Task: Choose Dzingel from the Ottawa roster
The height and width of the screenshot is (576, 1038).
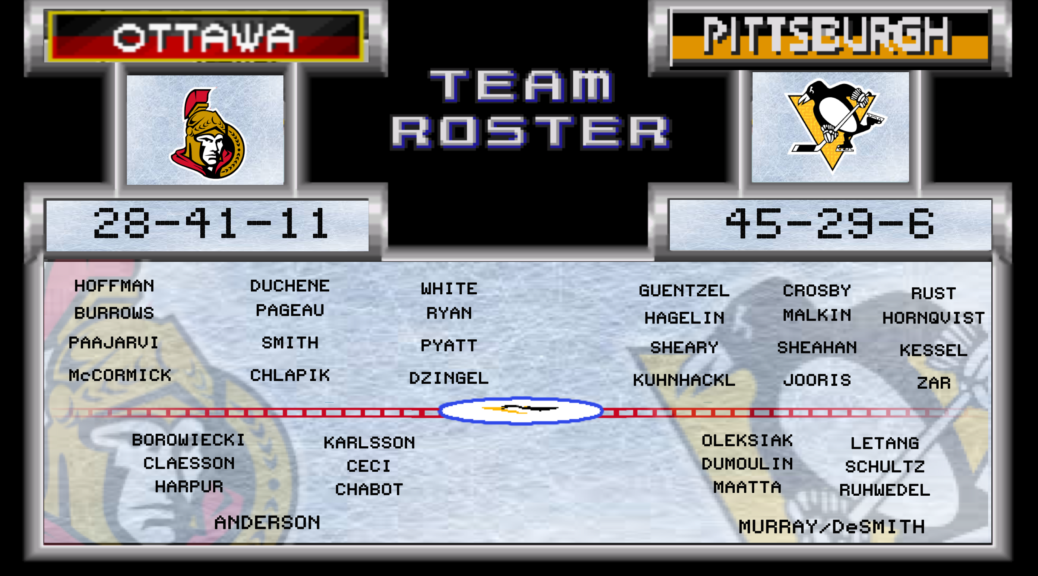Action: coord(449,378)
